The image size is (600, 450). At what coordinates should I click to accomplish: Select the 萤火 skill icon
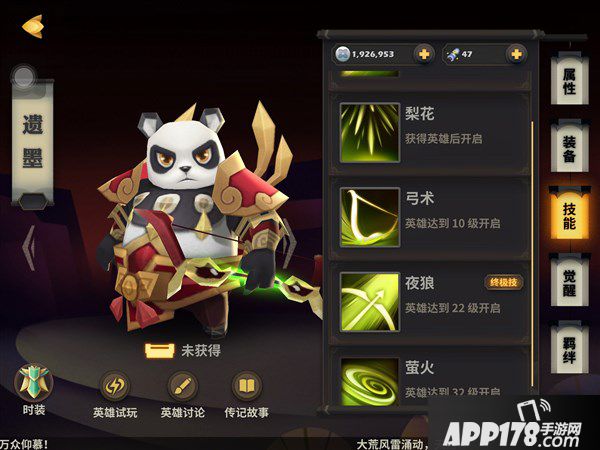click(x=366, y=377)
